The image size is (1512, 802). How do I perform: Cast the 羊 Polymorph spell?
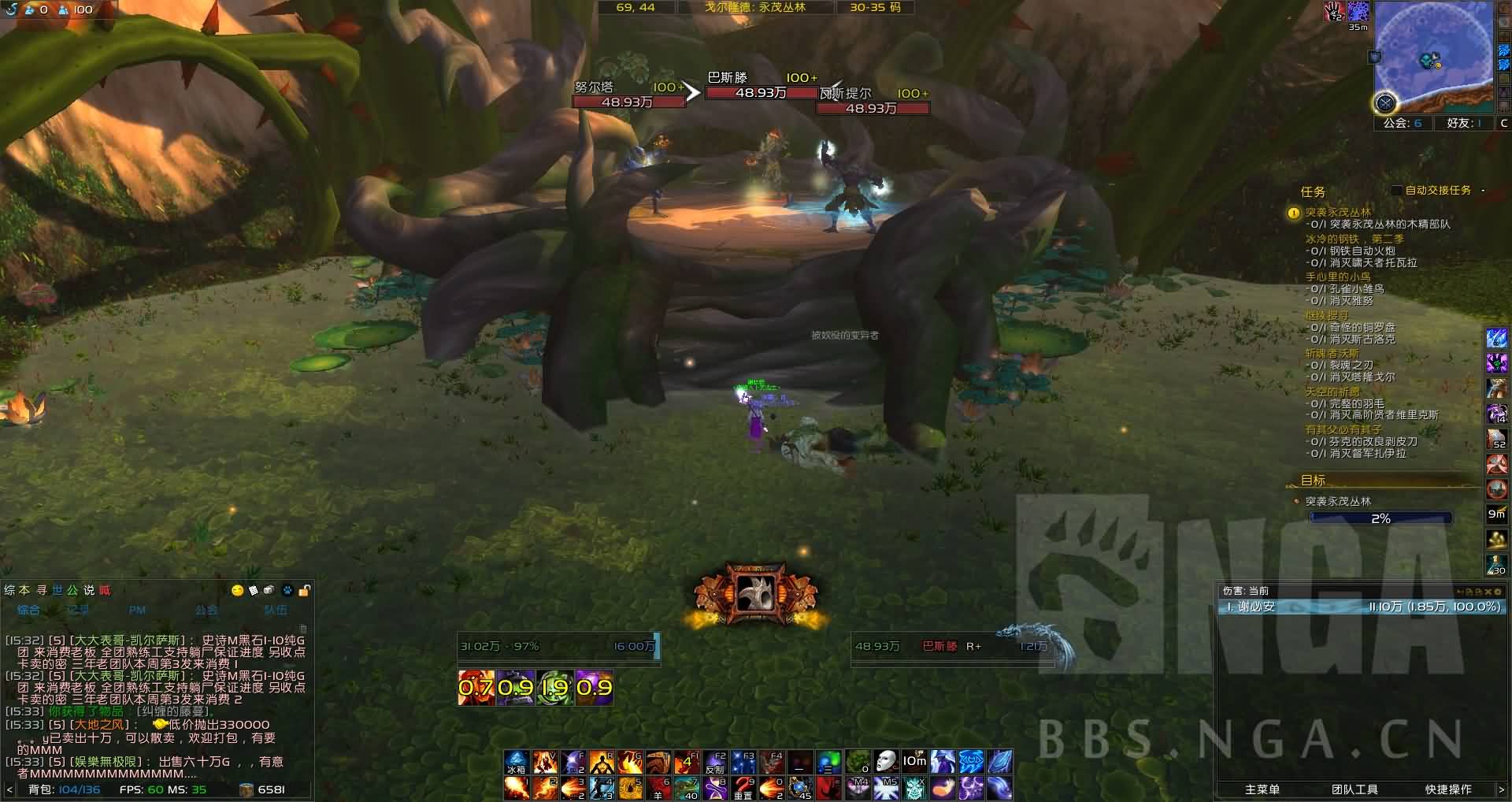658,787
